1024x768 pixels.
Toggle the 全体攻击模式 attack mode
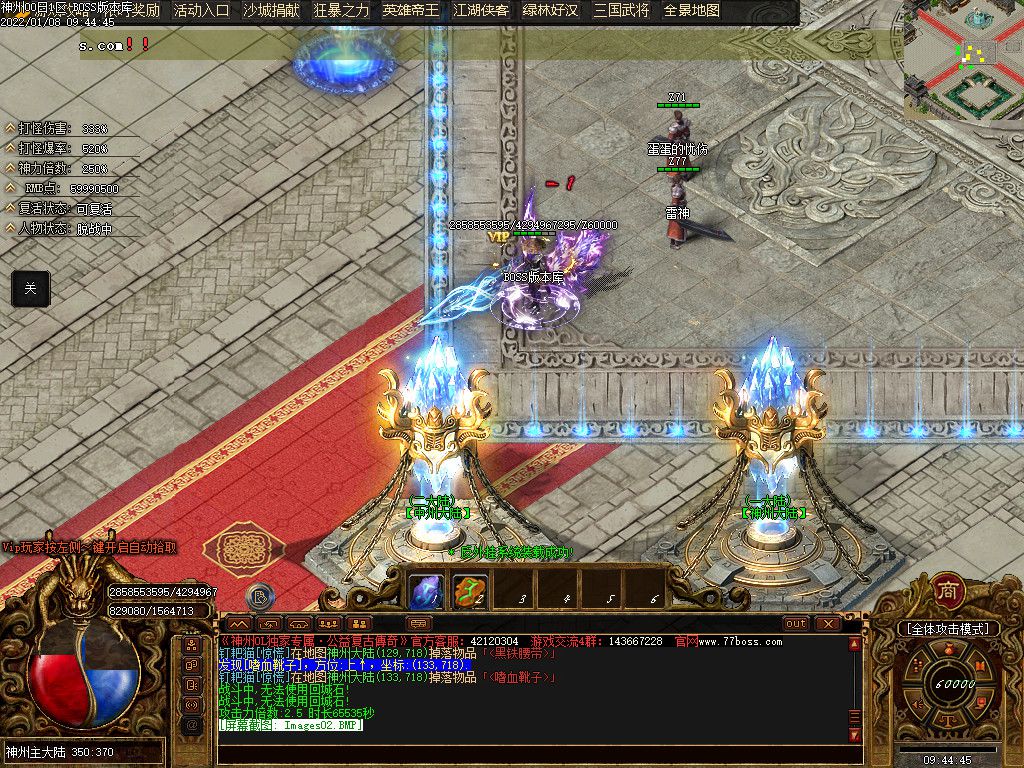(948, 629)
